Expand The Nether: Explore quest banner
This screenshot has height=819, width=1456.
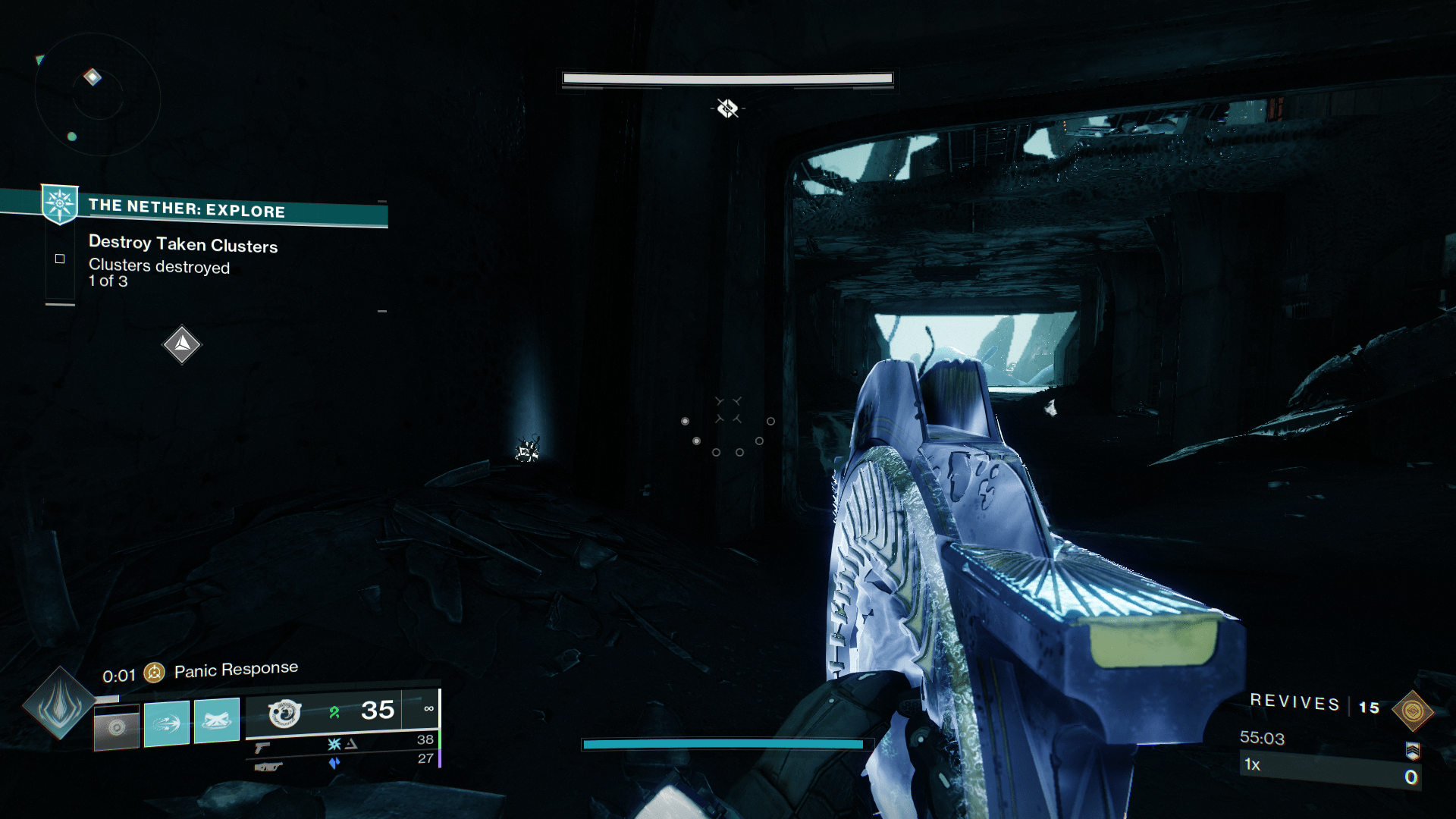pyautogui.click(x=227, y=211)
